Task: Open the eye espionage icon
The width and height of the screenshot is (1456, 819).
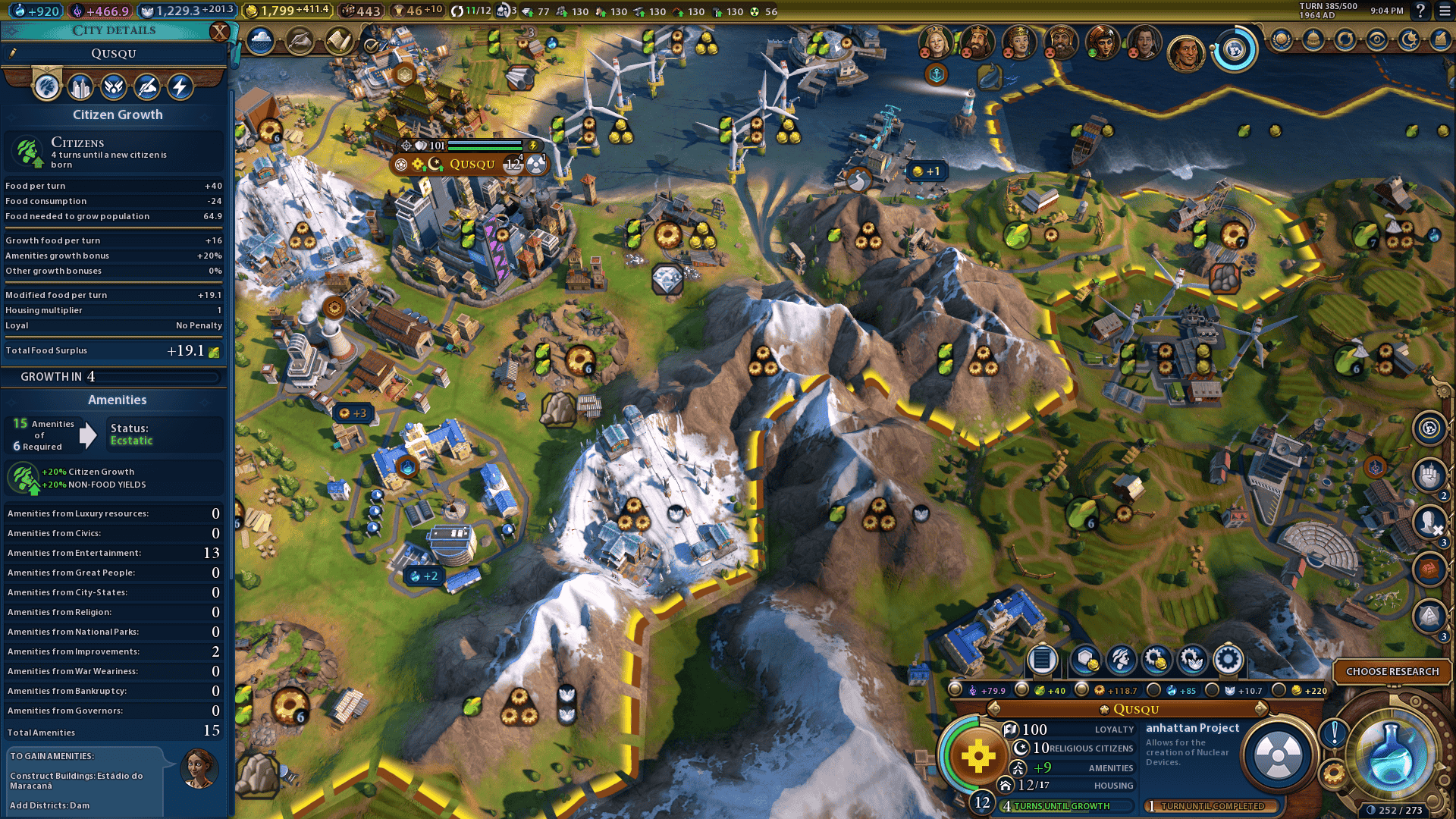Action: point(1377,40)
